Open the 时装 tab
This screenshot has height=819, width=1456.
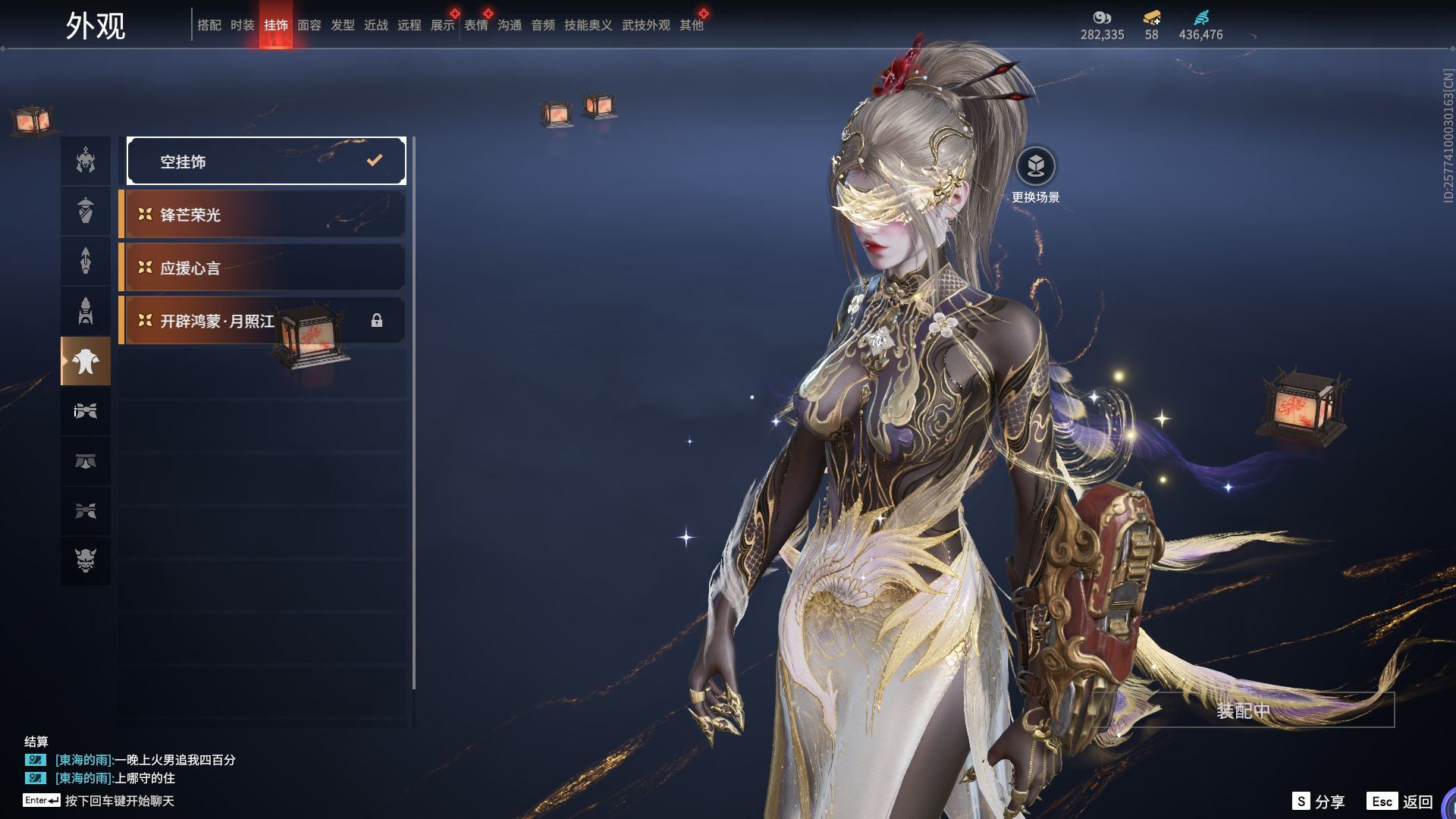pyautogui.click(x=242, y=25)
